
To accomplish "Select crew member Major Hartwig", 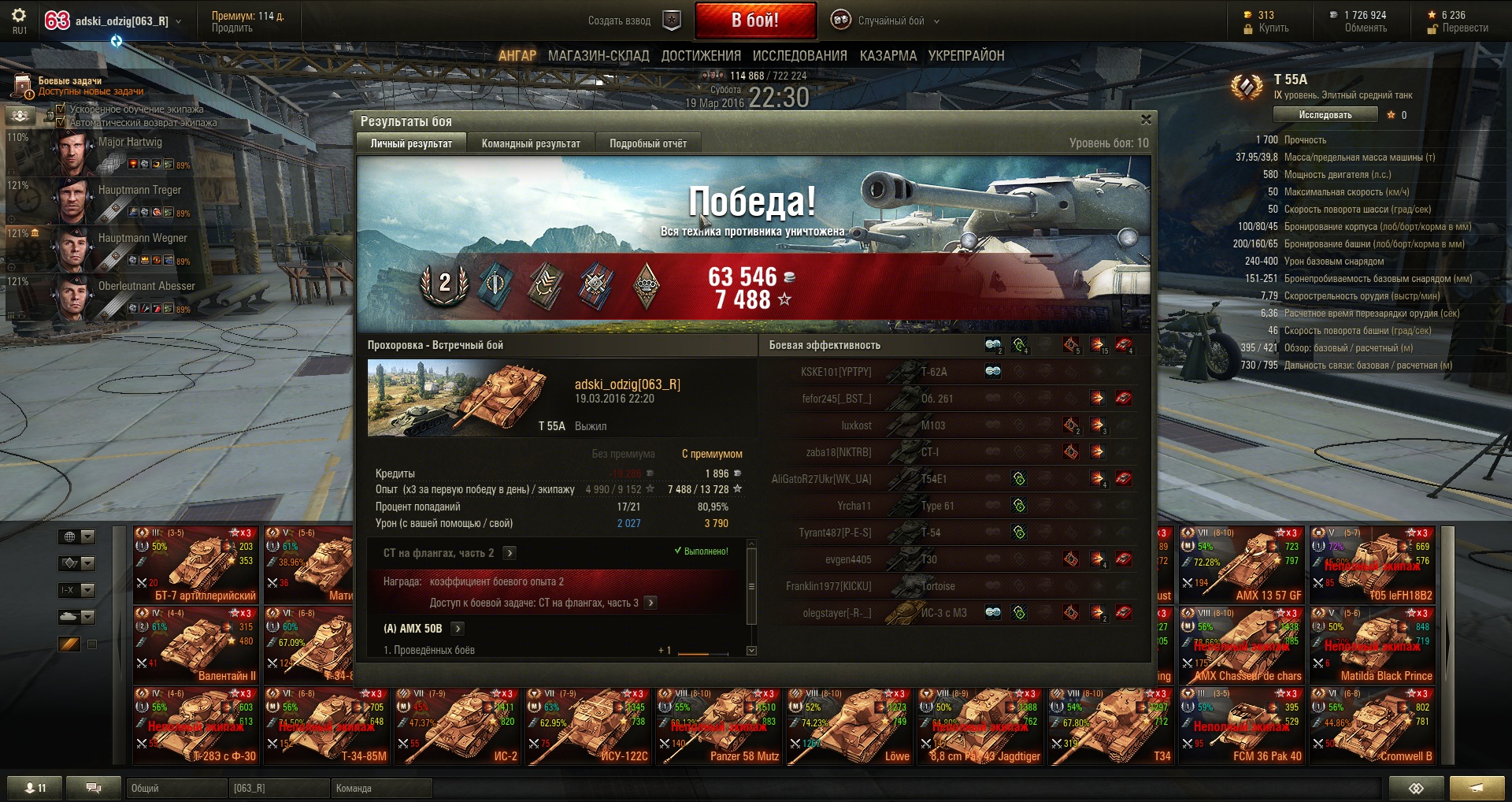I will [126, 152].
